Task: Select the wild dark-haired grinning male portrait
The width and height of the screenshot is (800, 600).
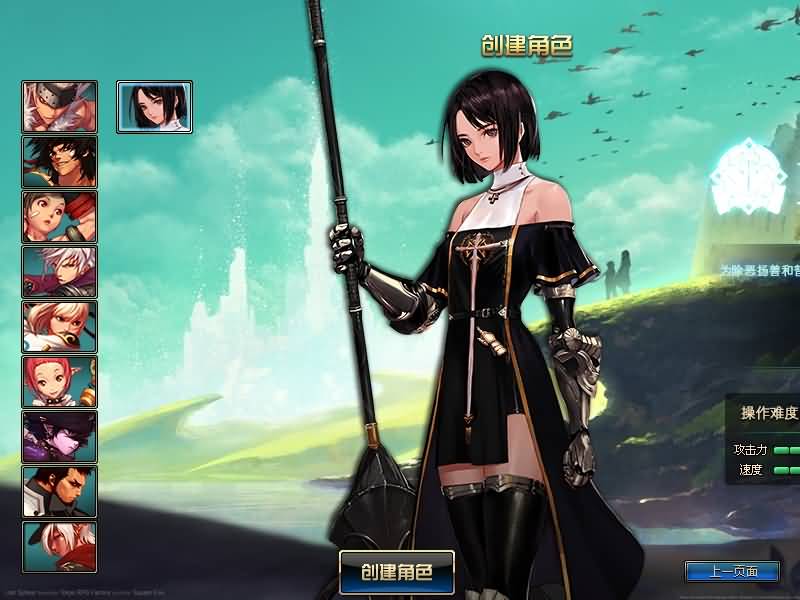Action: pos(60,162)
